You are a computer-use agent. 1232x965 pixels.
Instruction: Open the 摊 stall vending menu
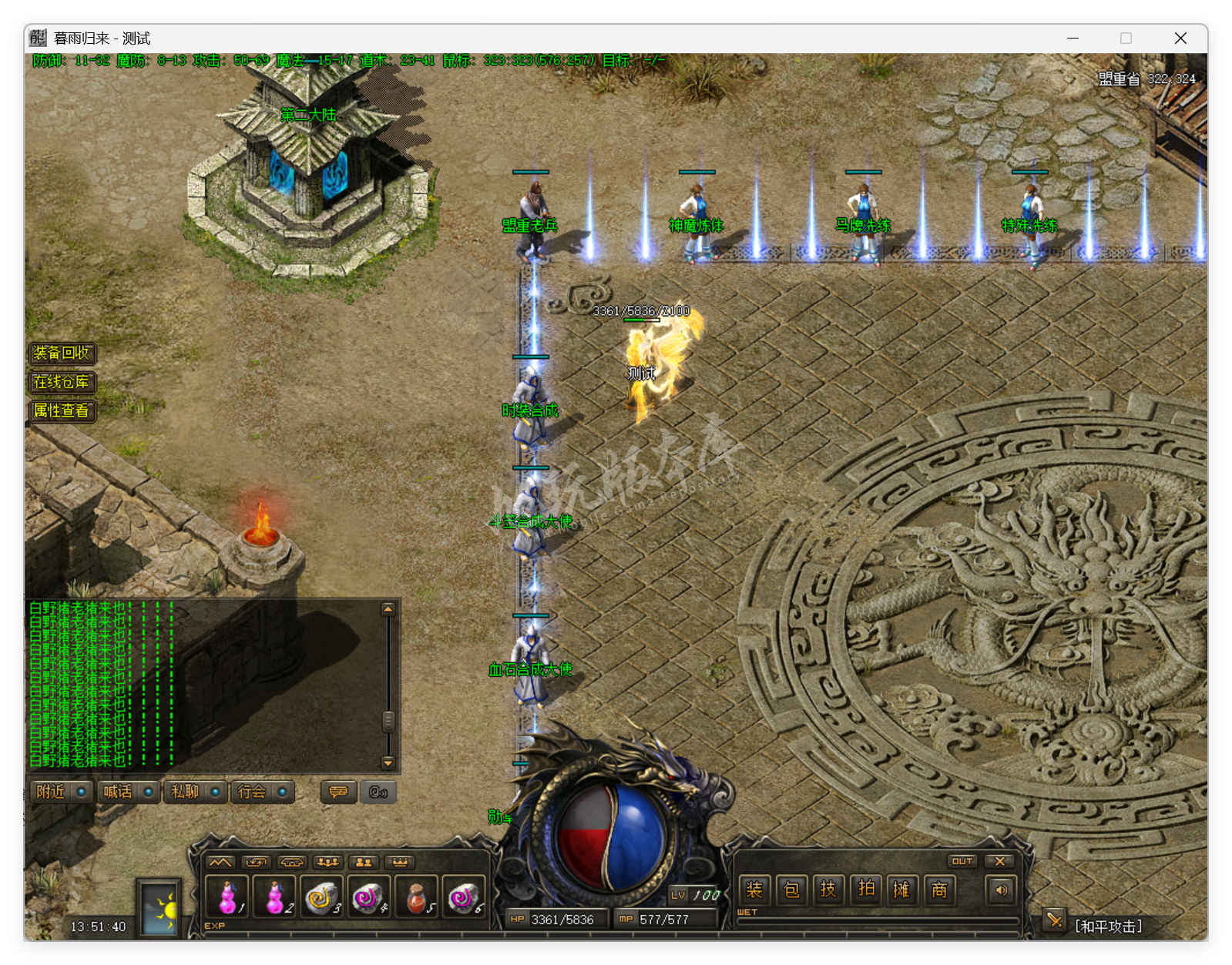tap(902, 890)
